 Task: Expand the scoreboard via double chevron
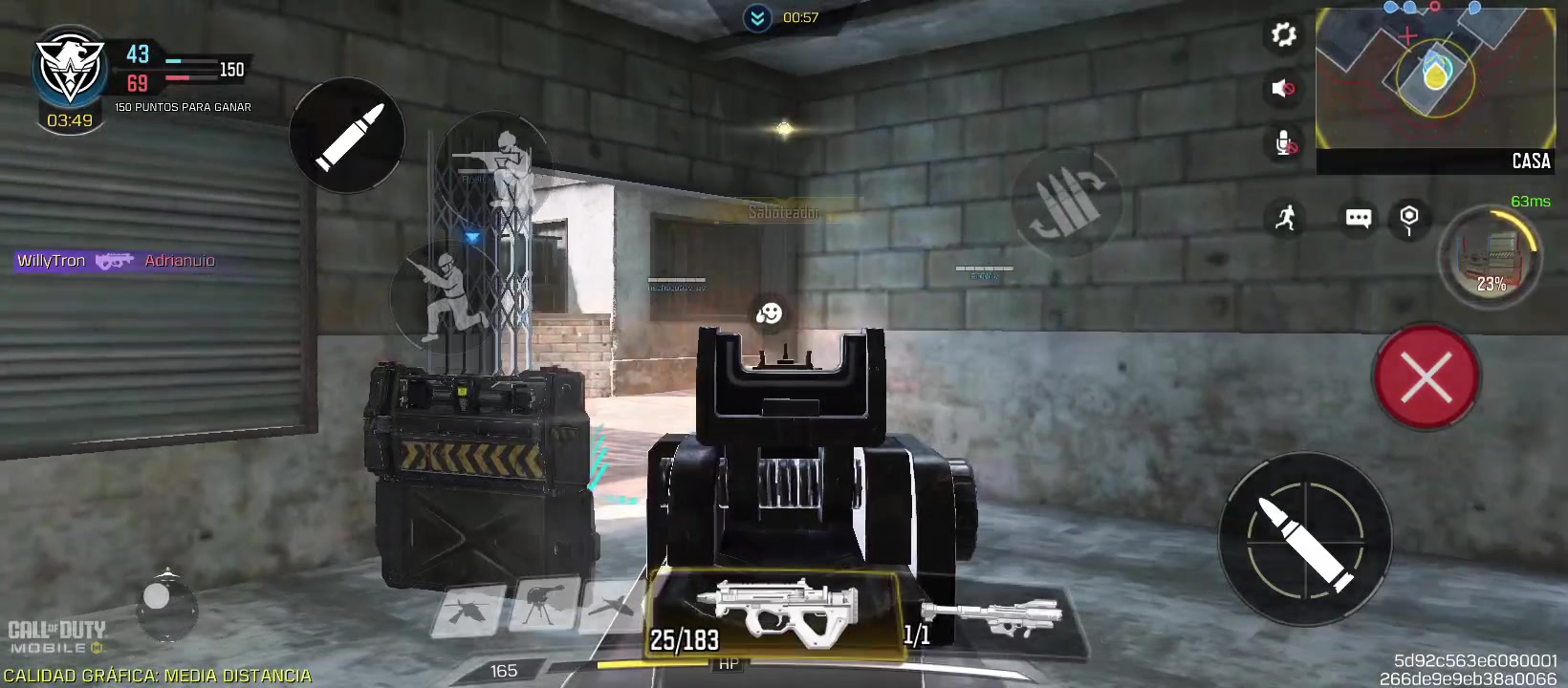(x=758, y=16)
